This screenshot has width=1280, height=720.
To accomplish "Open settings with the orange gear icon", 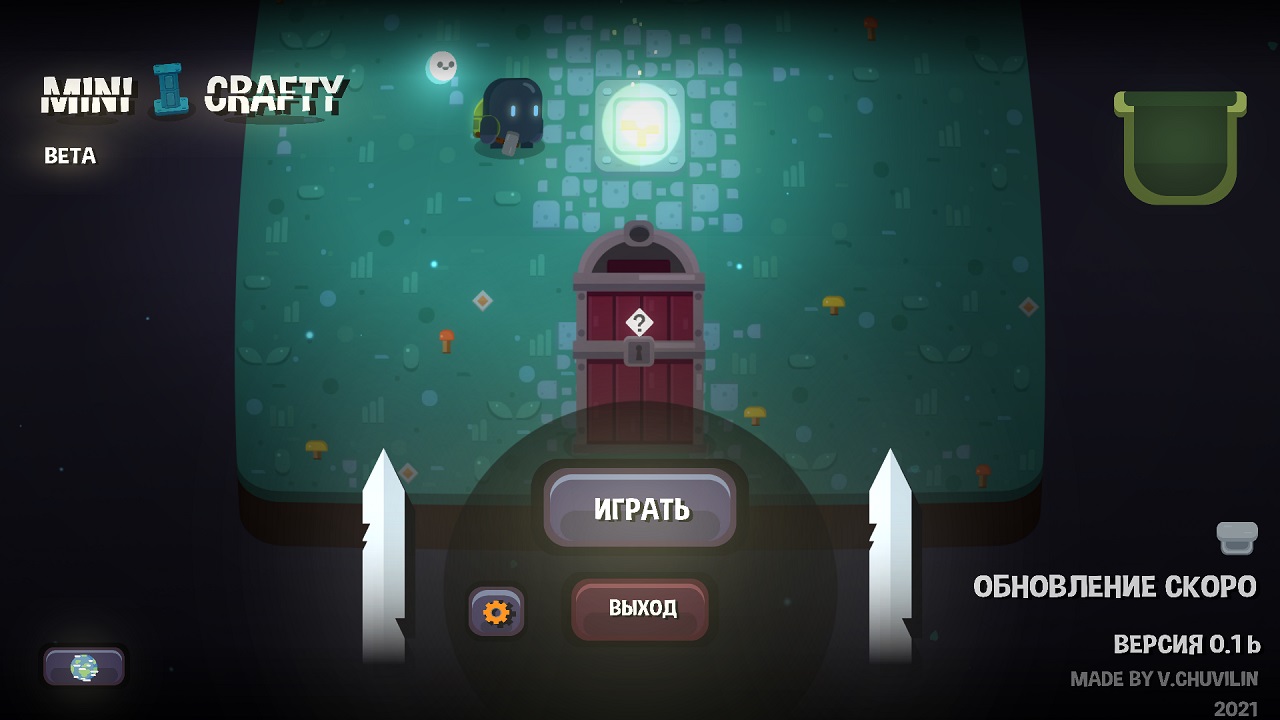I will point(496,611).
